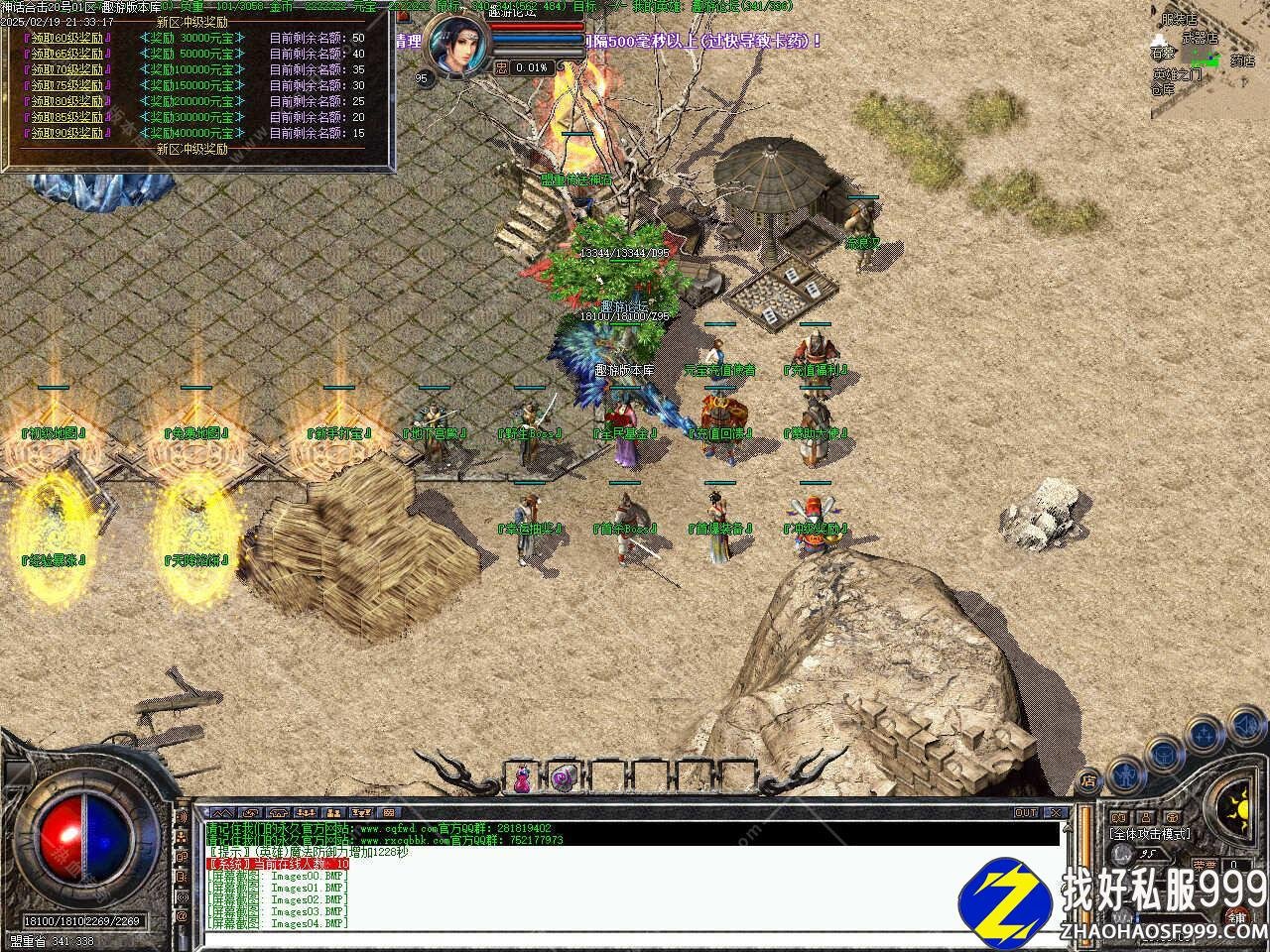Open the shop with the 店 button

(x=1089, y=780)
